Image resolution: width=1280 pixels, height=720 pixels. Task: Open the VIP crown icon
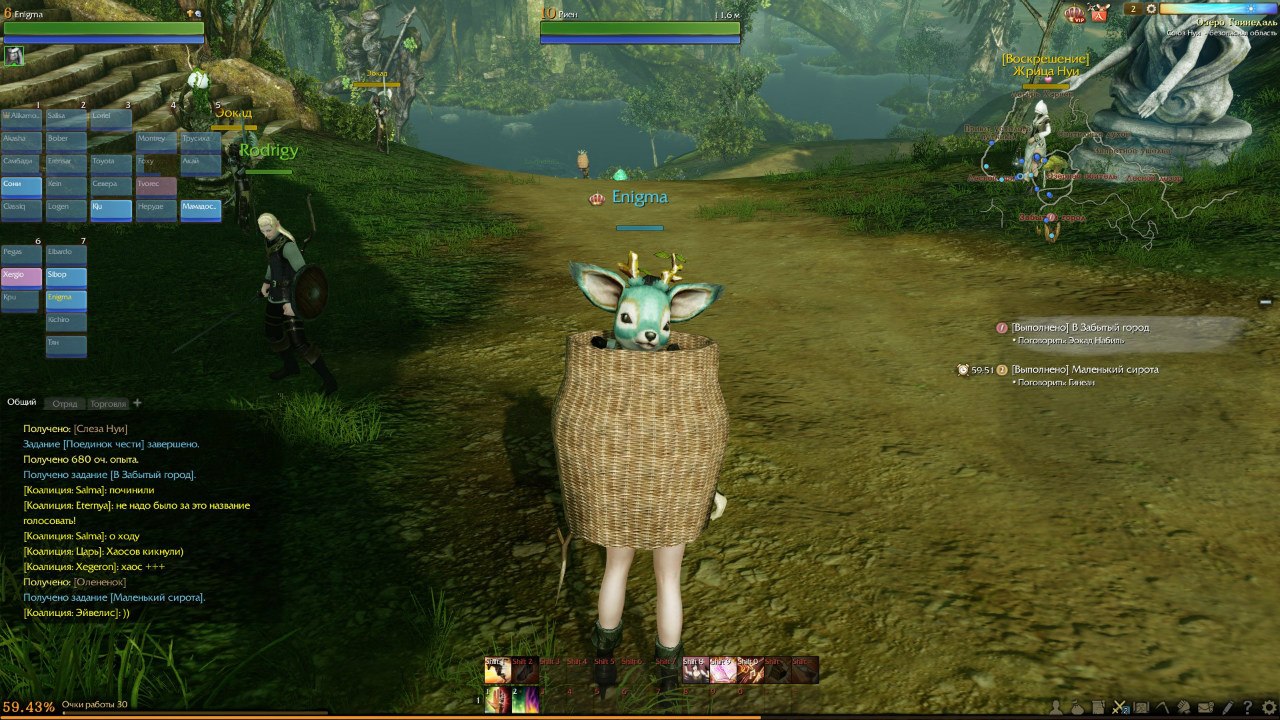[1075, 14]
